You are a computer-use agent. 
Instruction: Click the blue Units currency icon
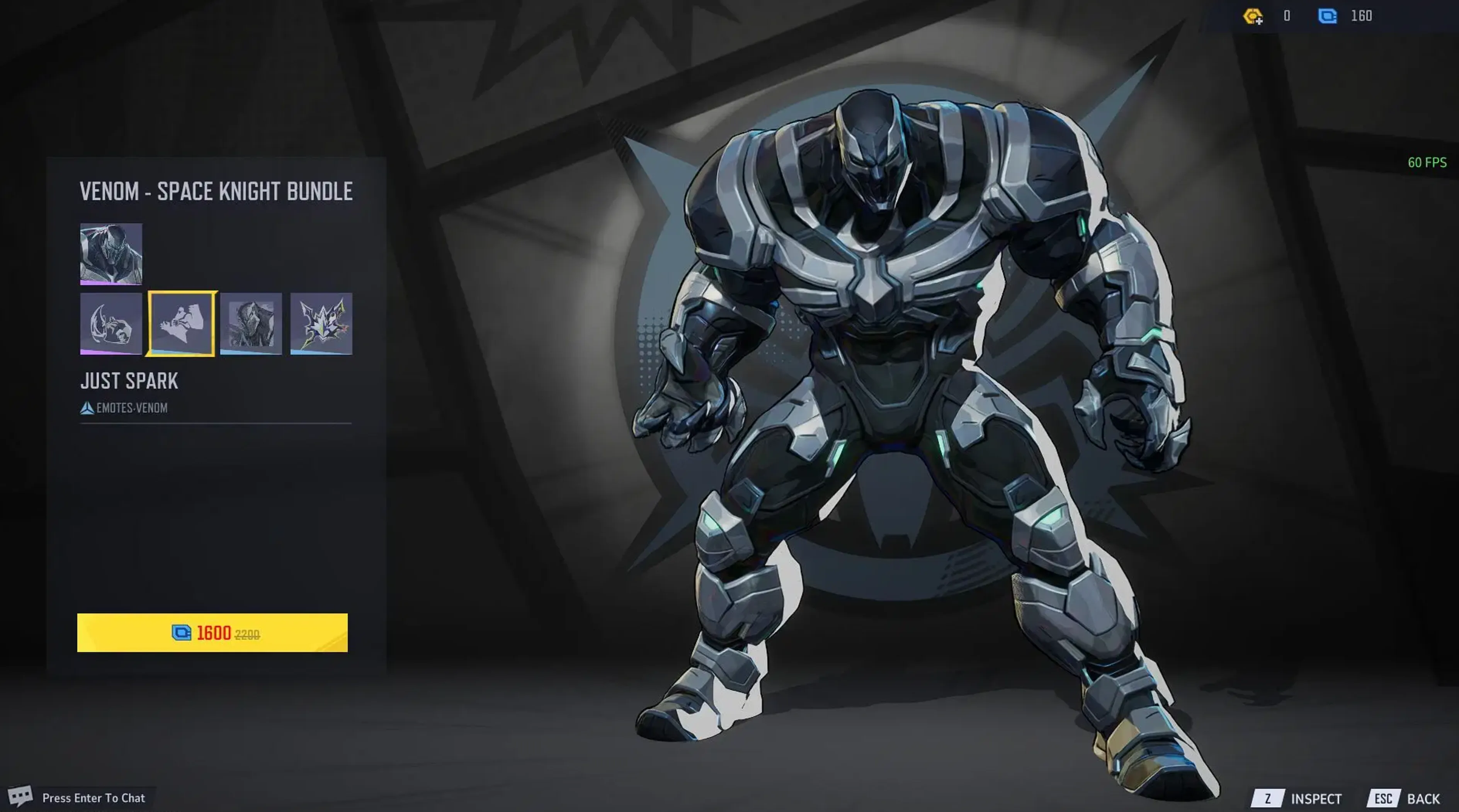pos(1328,15)
